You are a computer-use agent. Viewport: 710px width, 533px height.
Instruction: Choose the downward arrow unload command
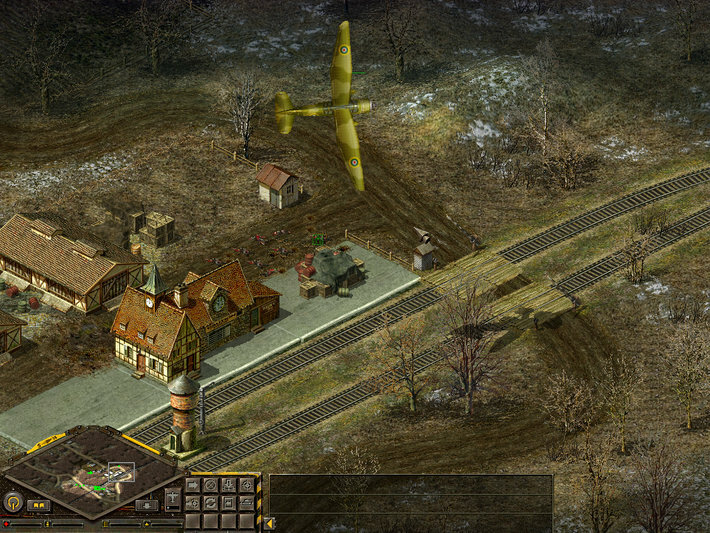click(x=228, y=486)
